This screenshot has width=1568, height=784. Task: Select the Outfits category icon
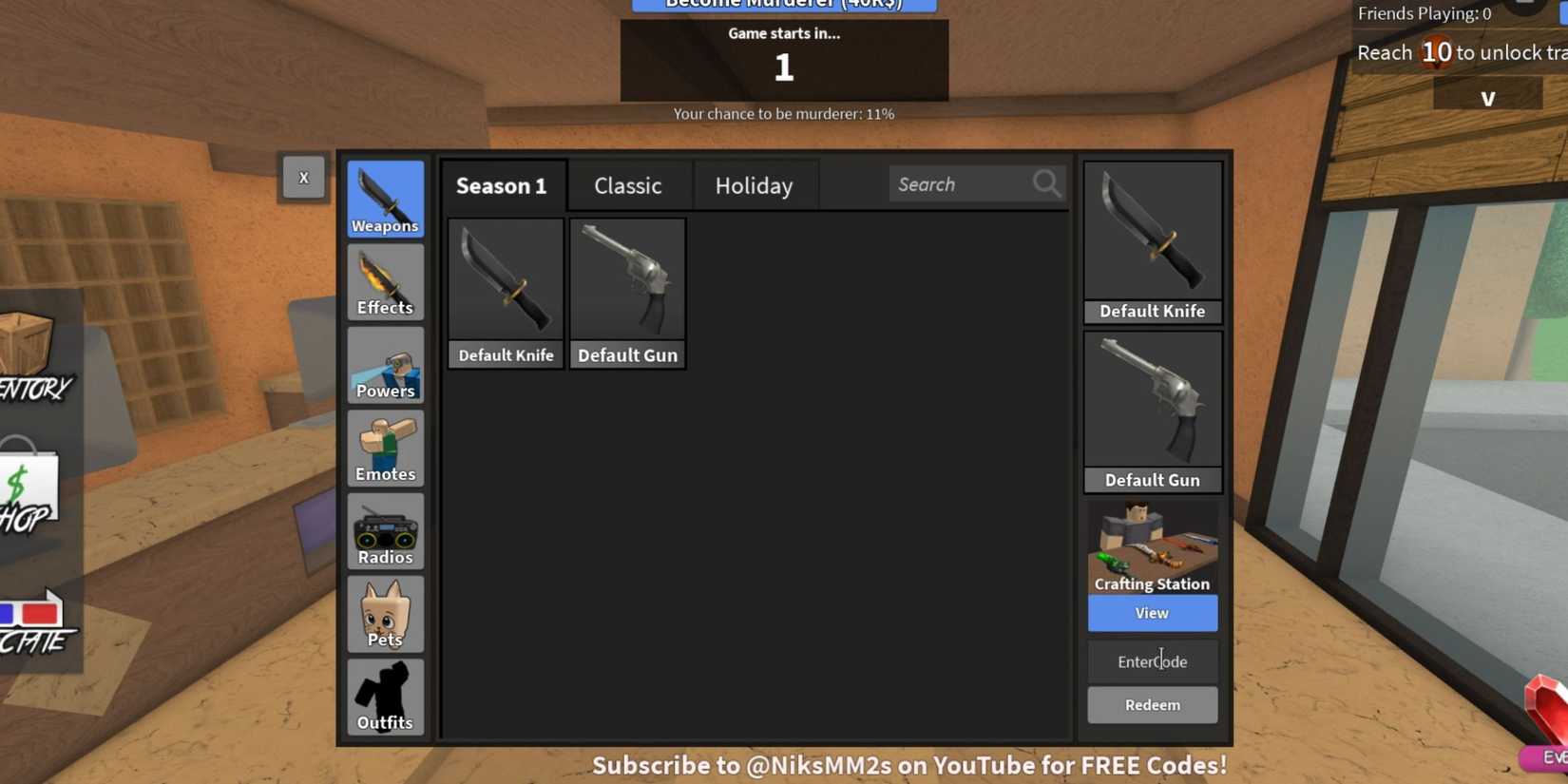pyautogui.click(x=385, y=696)
